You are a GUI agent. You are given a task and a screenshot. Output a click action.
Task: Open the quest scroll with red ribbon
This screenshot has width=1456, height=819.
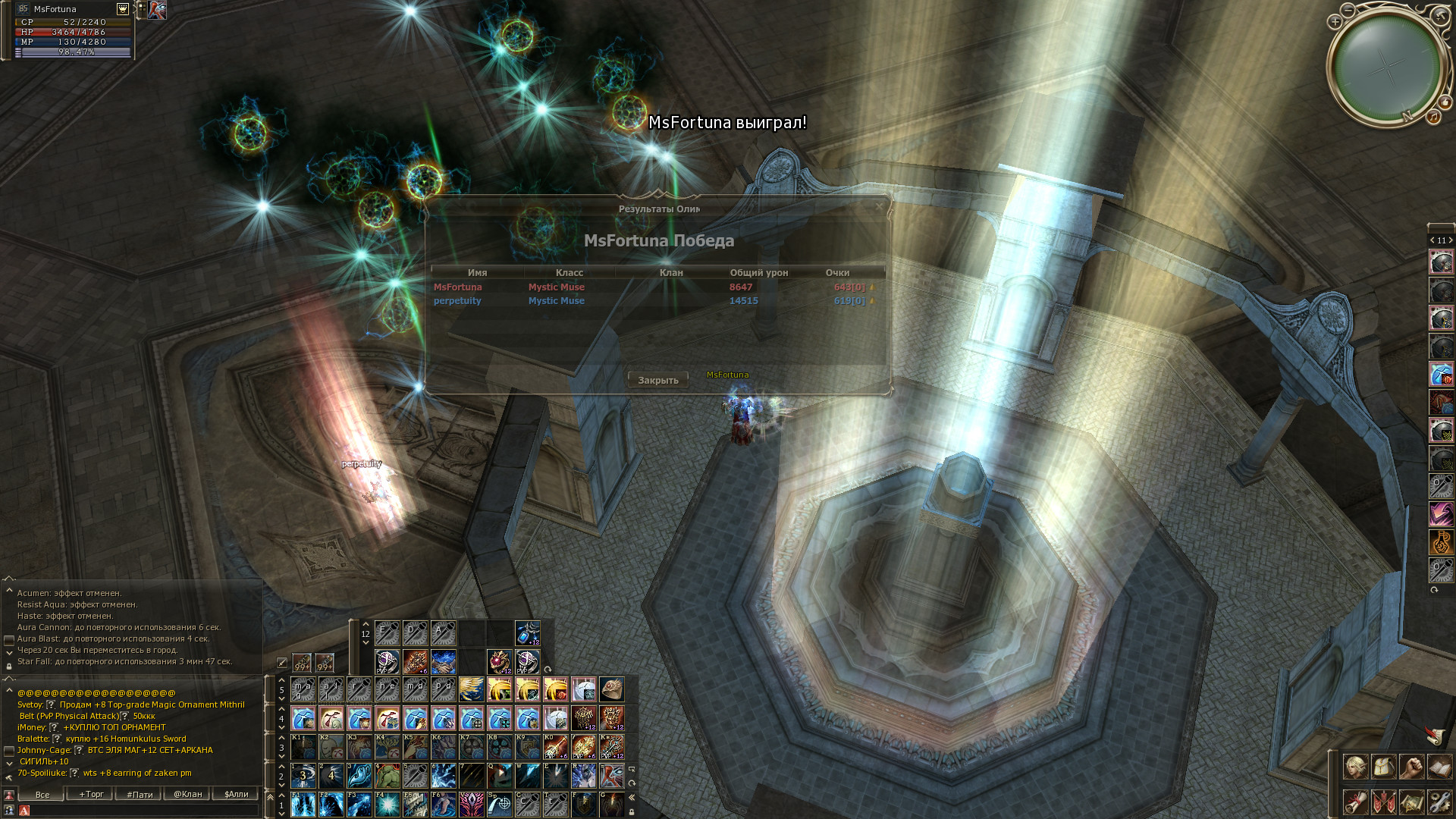coord(1355,802)
